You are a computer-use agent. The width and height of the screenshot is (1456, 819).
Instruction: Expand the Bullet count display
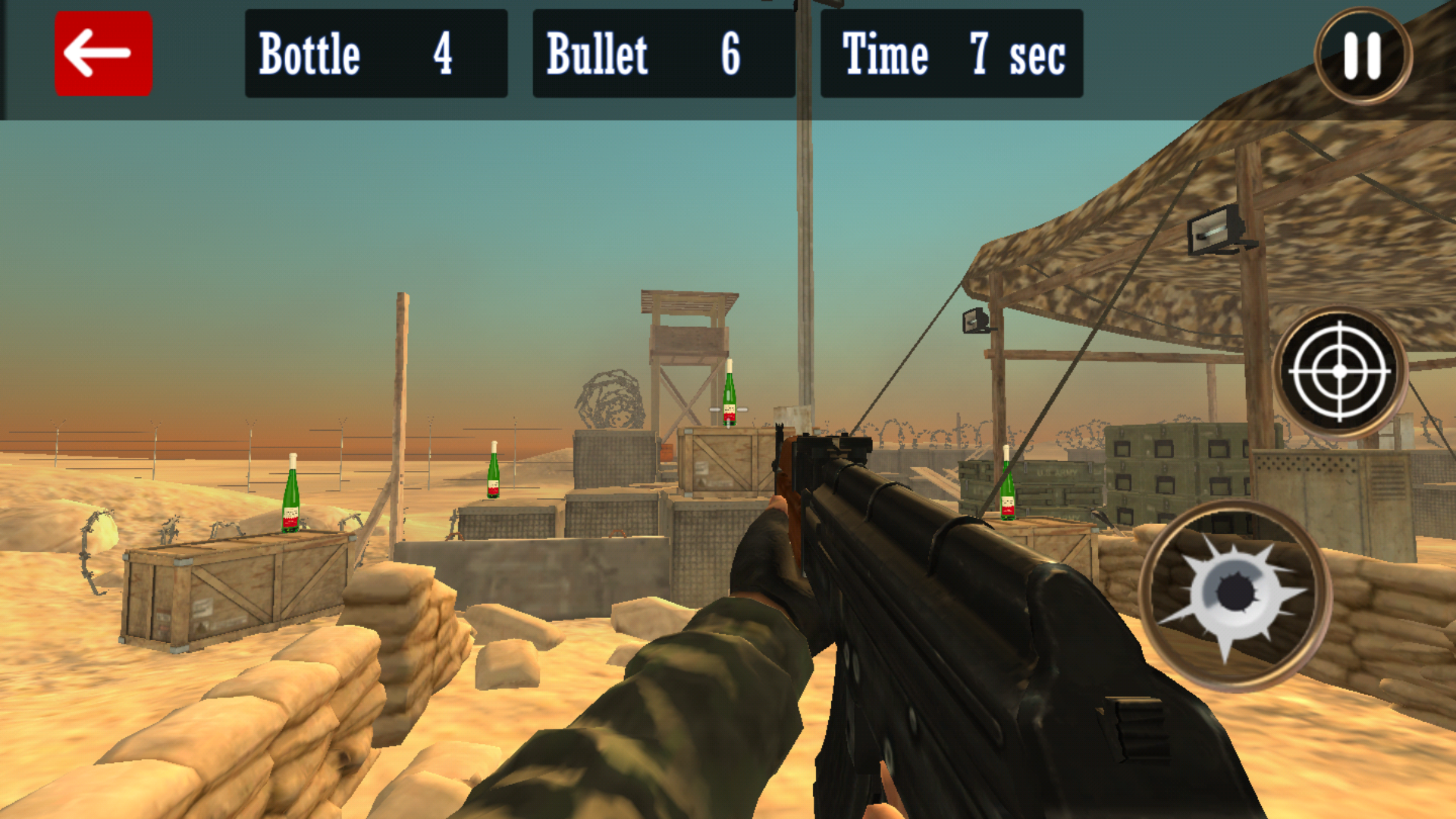click(664, 53)
